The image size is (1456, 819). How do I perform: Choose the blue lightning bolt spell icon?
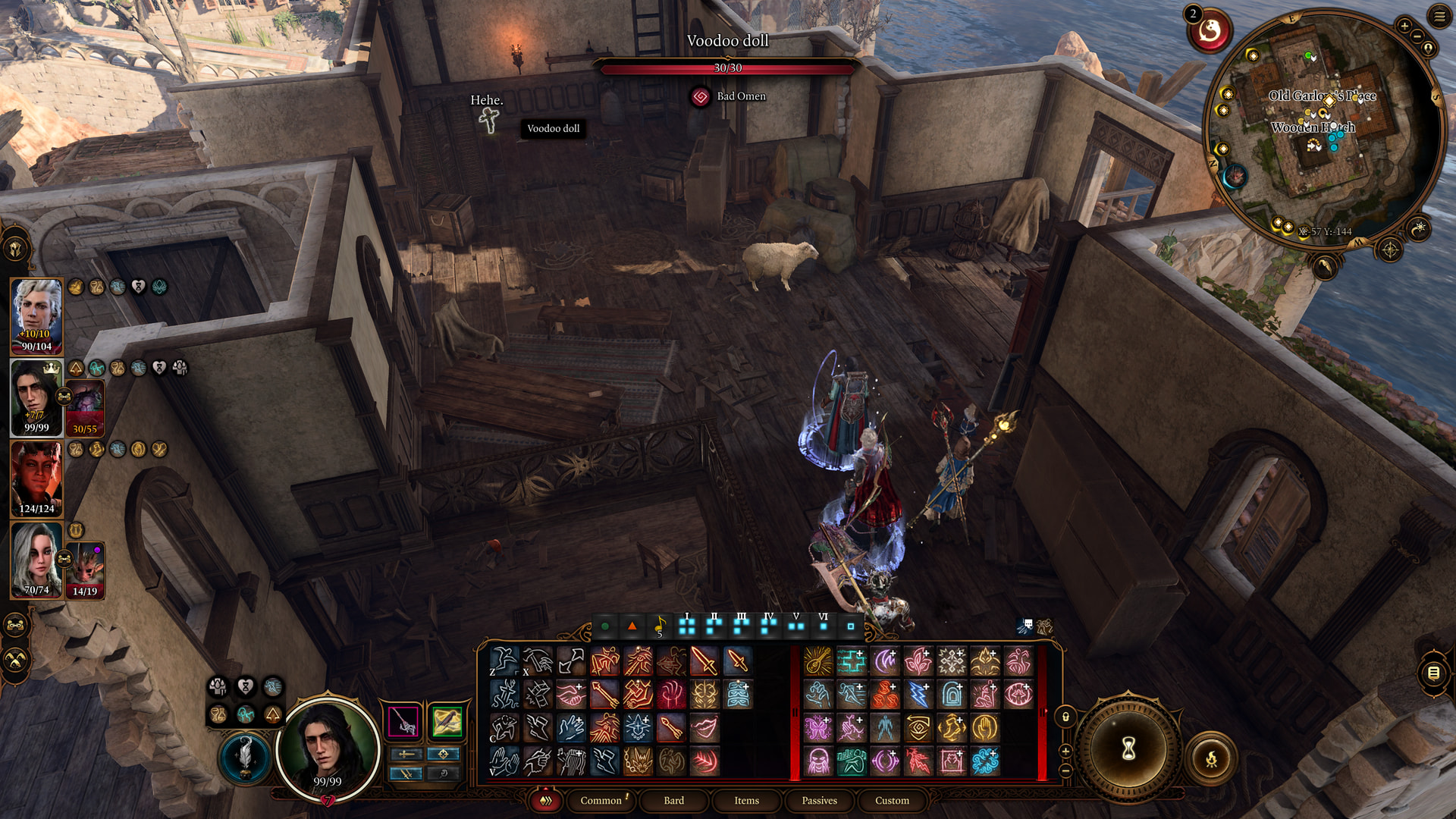point(918,695)
